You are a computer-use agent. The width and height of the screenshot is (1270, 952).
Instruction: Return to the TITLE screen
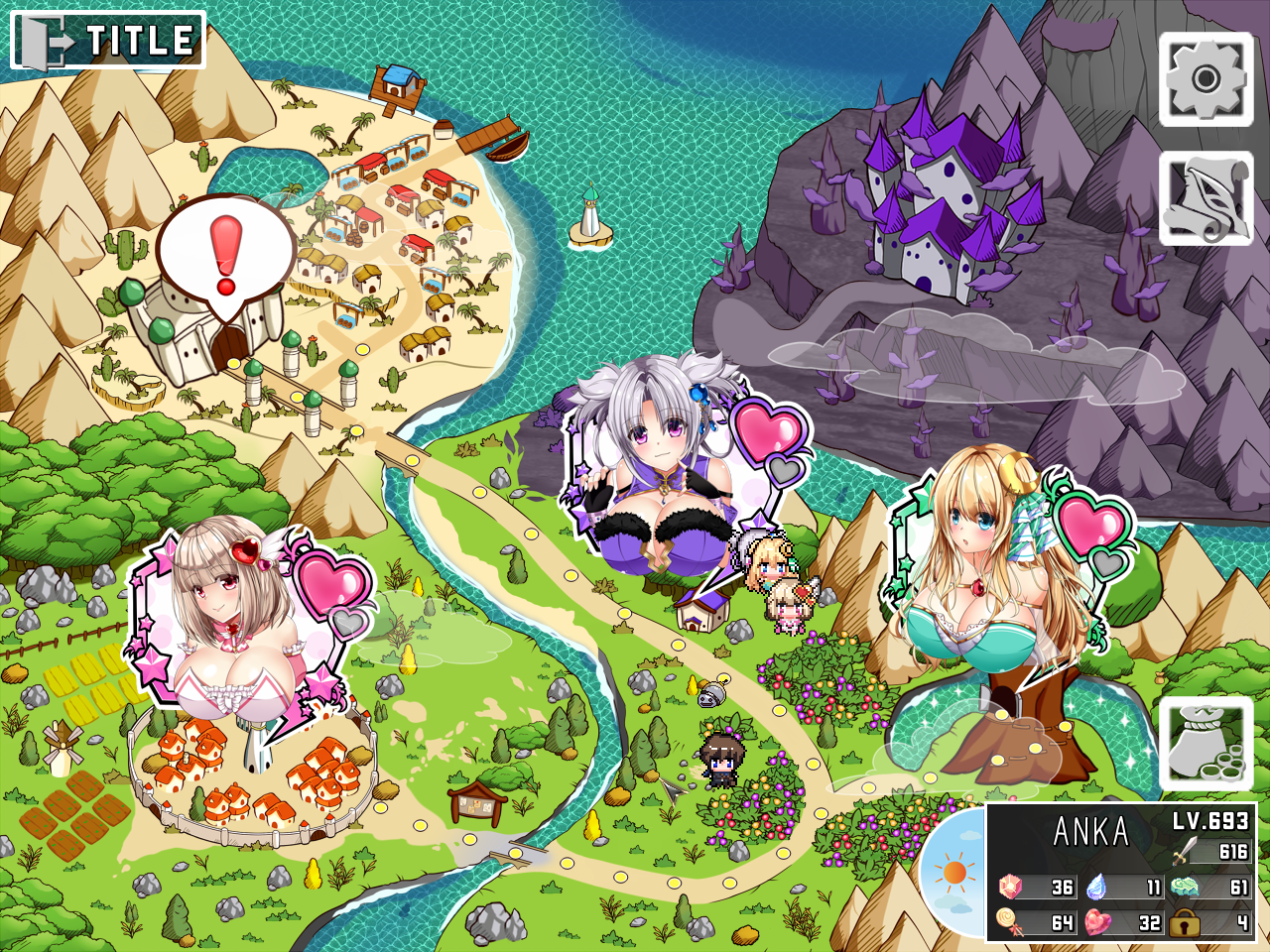[x=107, y=40]
